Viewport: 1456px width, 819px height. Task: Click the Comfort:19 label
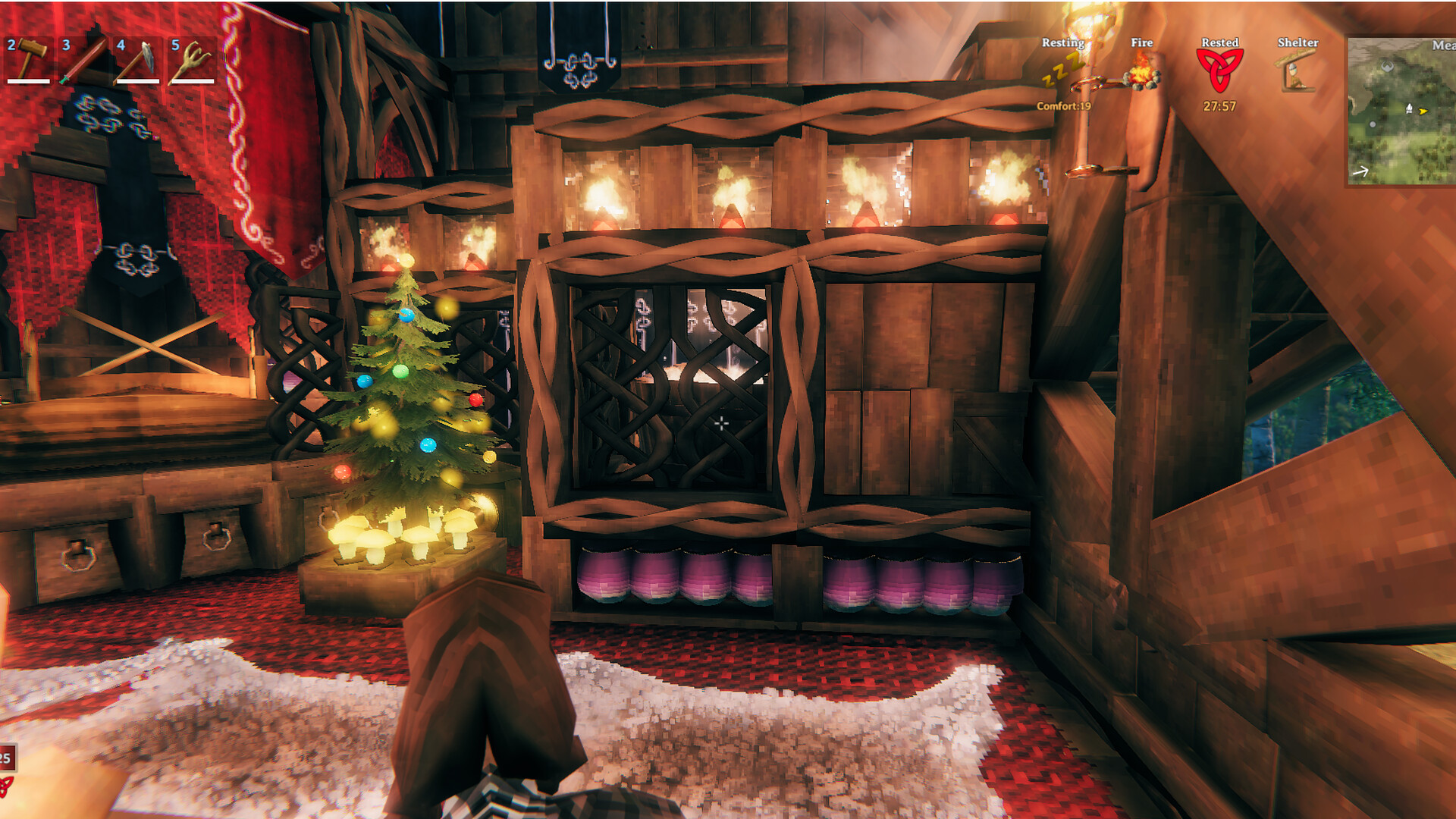coord(1064,107)
